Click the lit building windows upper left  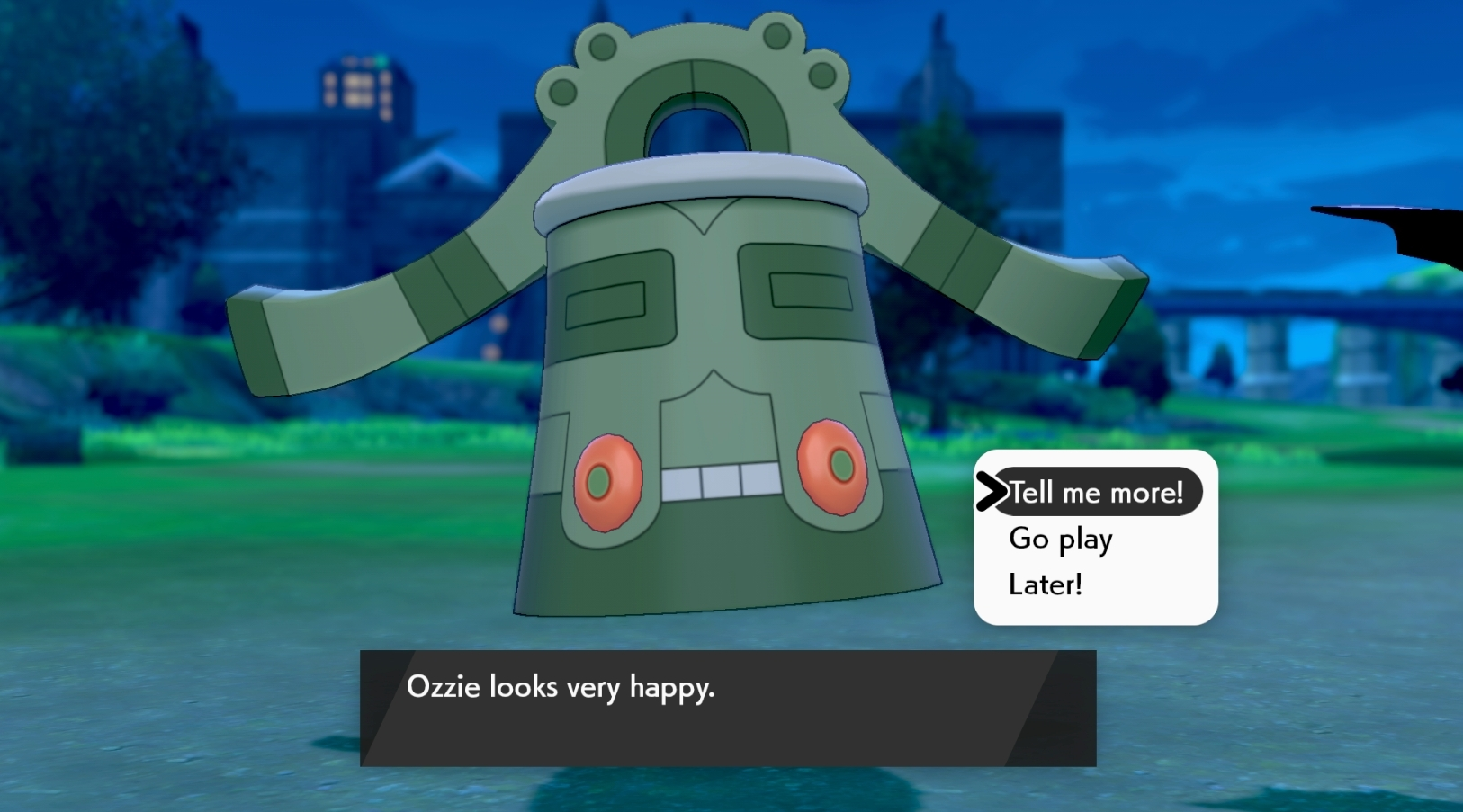pos(360,90)
